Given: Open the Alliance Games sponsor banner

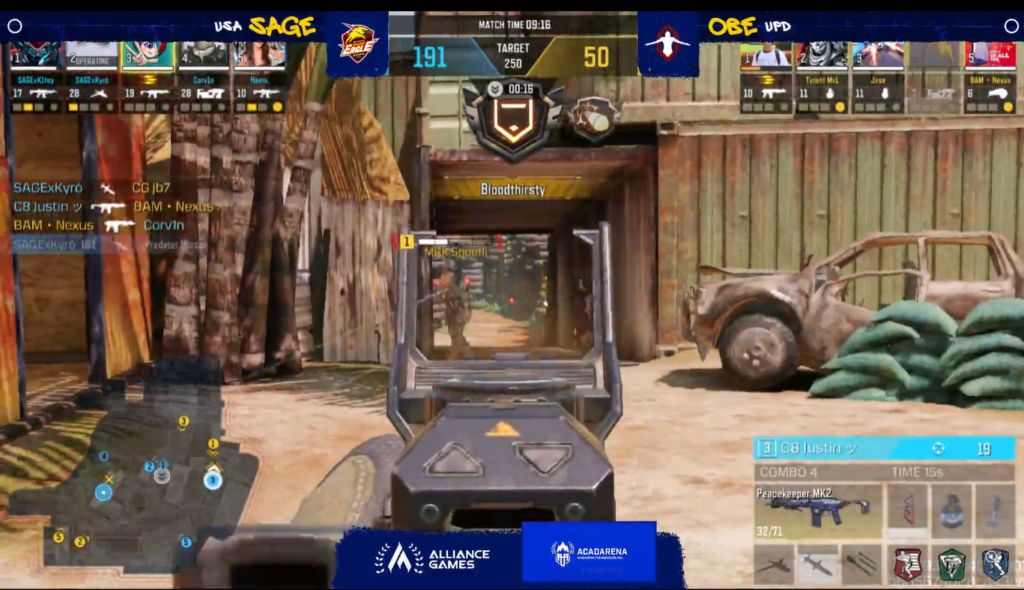Looking at the screenshot, I should tap(432, 556).
